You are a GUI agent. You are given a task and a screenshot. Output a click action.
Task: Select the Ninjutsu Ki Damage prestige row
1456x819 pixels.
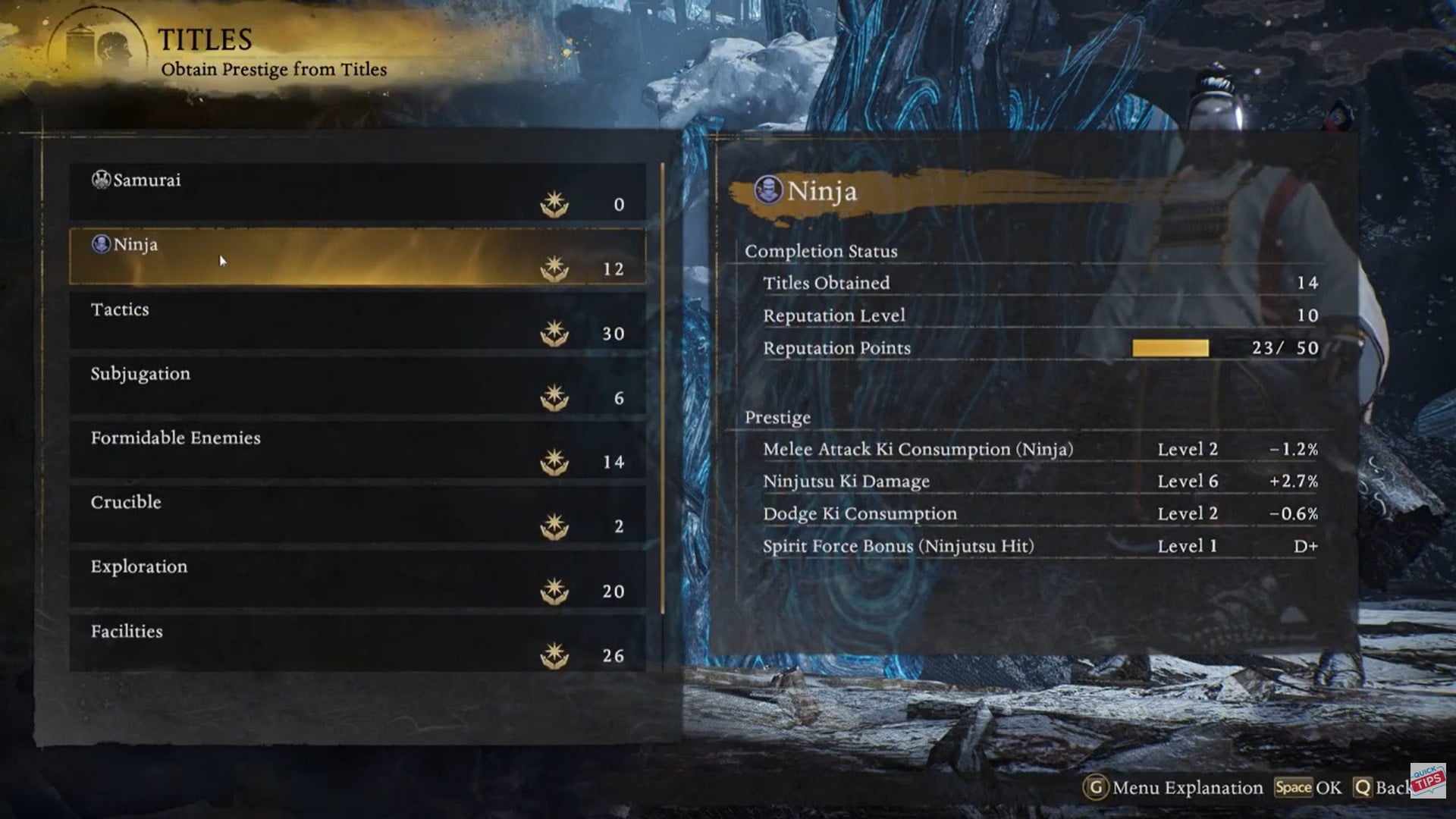tap(1039, 482)
